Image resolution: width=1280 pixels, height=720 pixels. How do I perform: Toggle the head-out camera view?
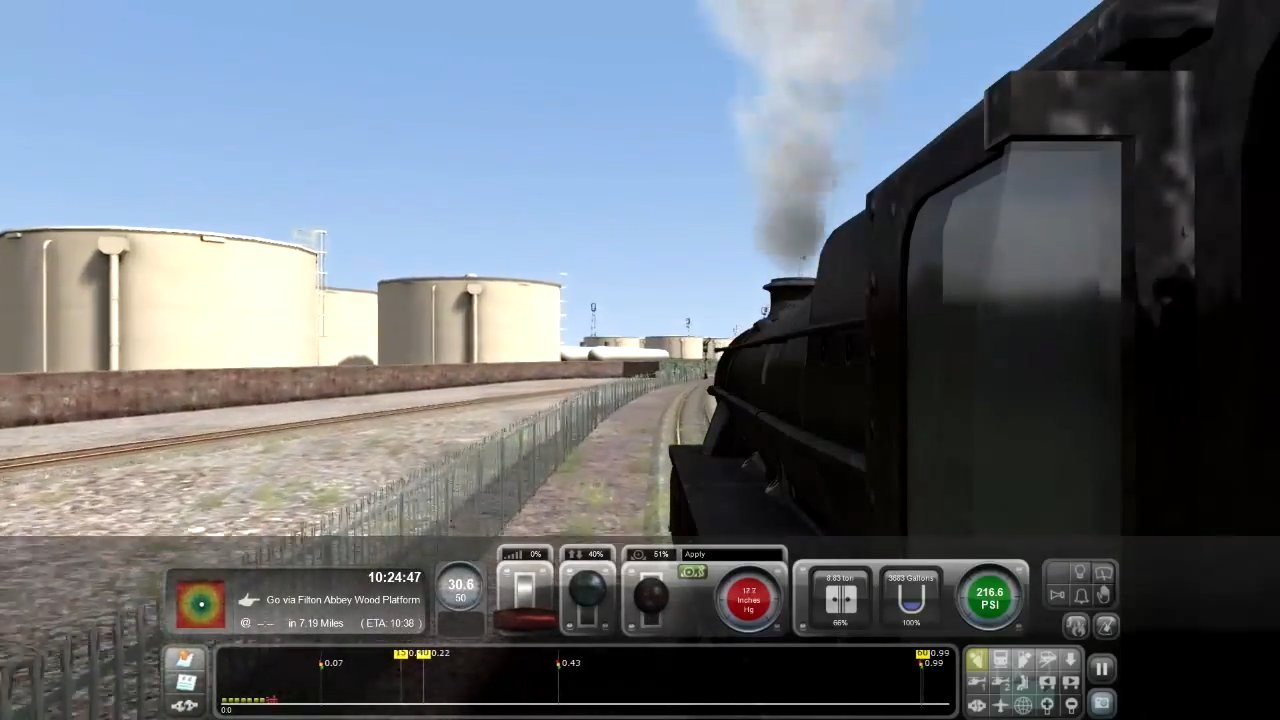click(1023, 657)
